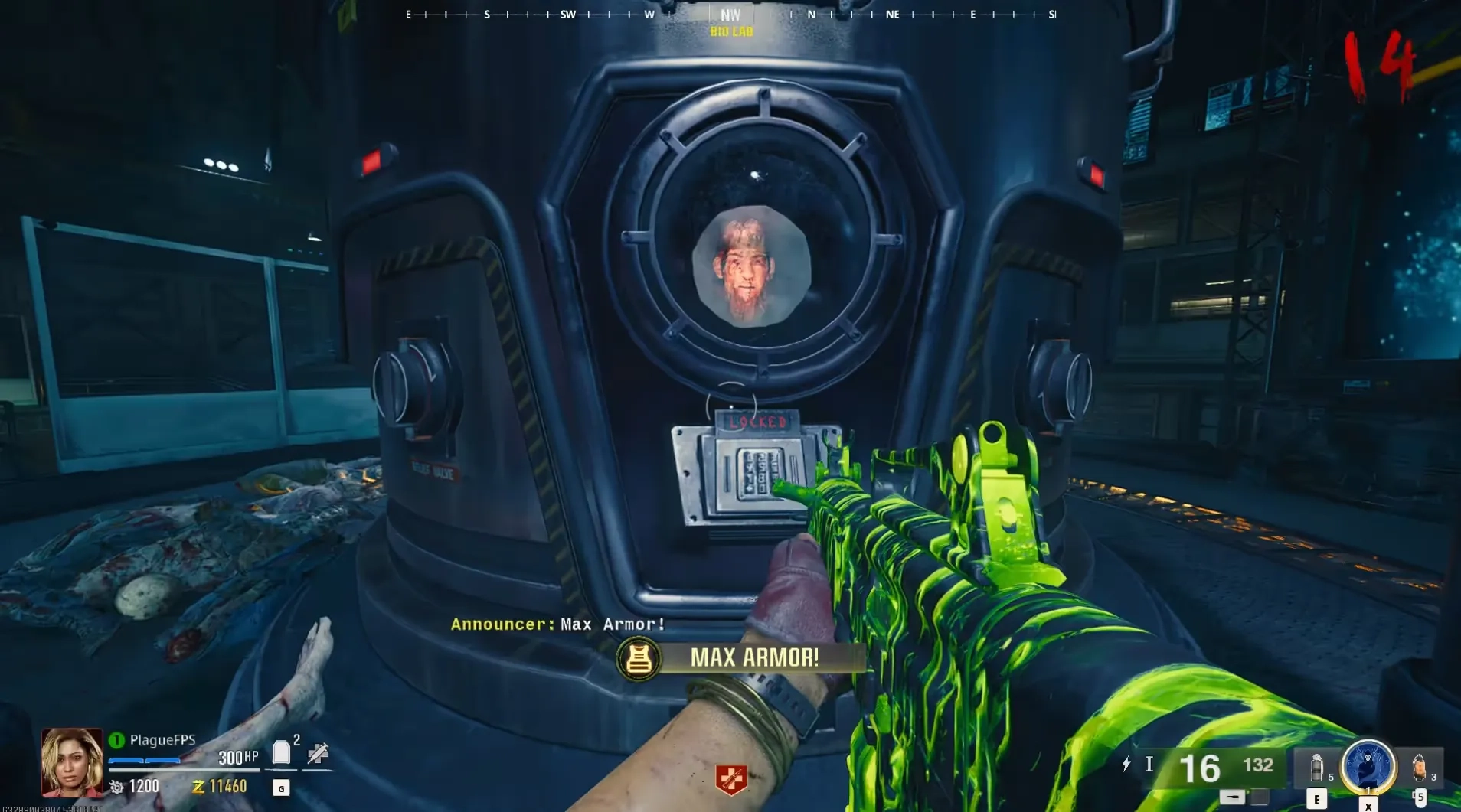This screenshot has width=1461, height=812.
Task: Activate the Aether Shroud field upgrade
Action: (1368, 766)
